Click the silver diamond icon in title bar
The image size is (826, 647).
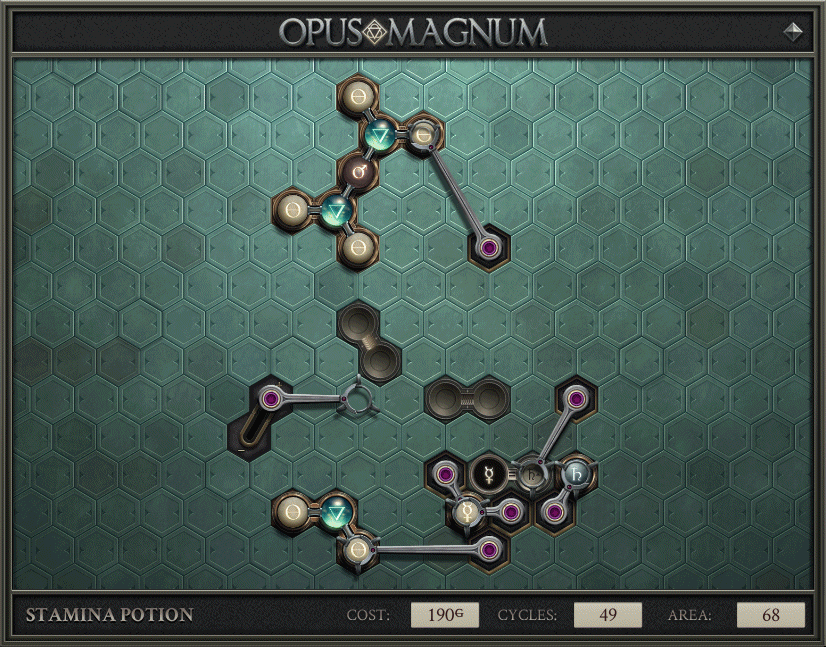pos(794,31)
